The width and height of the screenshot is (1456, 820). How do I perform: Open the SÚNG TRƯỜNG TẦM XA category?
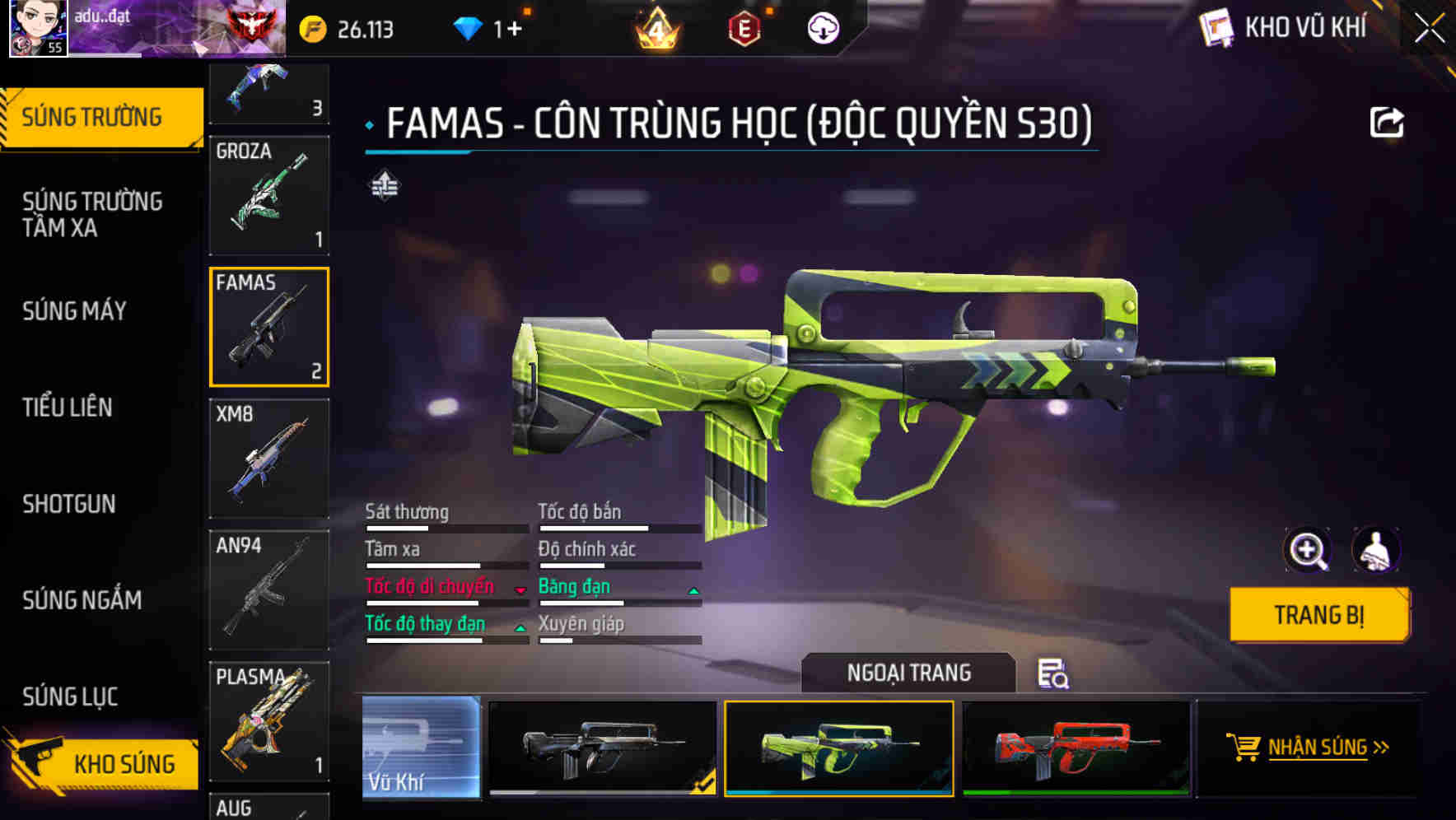click(92, 214)
